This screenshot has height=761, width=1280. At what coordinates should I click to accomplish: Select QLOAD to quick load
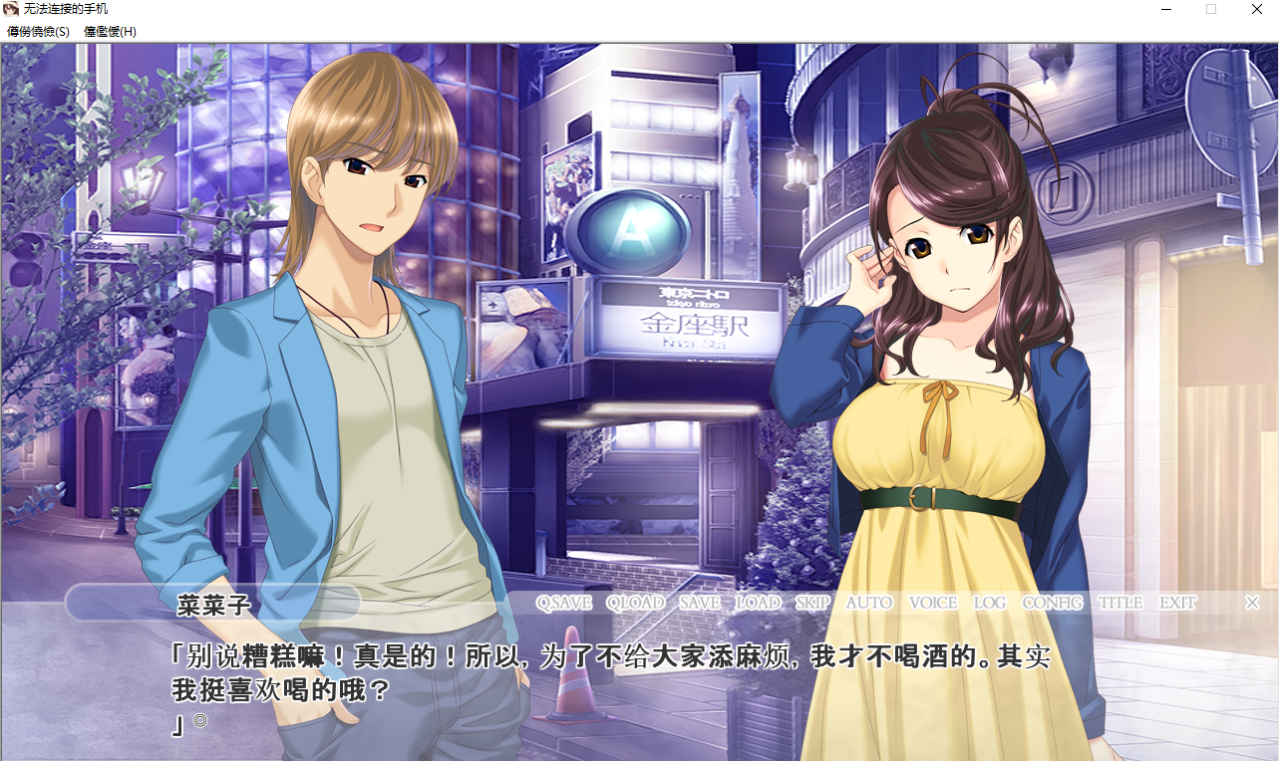click(x=635, y=603)
